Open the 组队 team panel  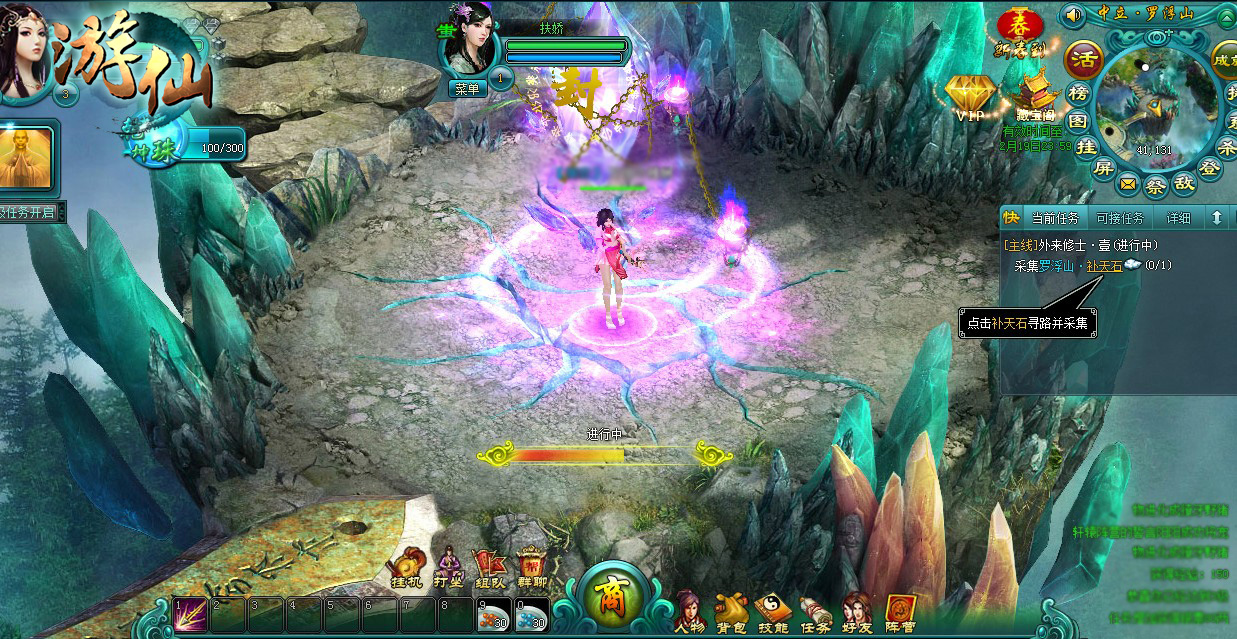click(x=489, y=566)
